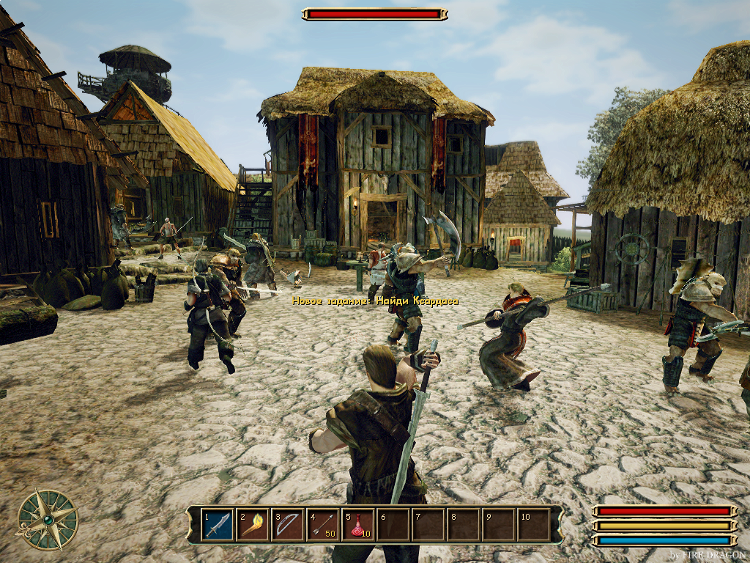Viewport: 750px width, 563px height.
Task: Choose the bow in the quick bar
Action: 288,525
